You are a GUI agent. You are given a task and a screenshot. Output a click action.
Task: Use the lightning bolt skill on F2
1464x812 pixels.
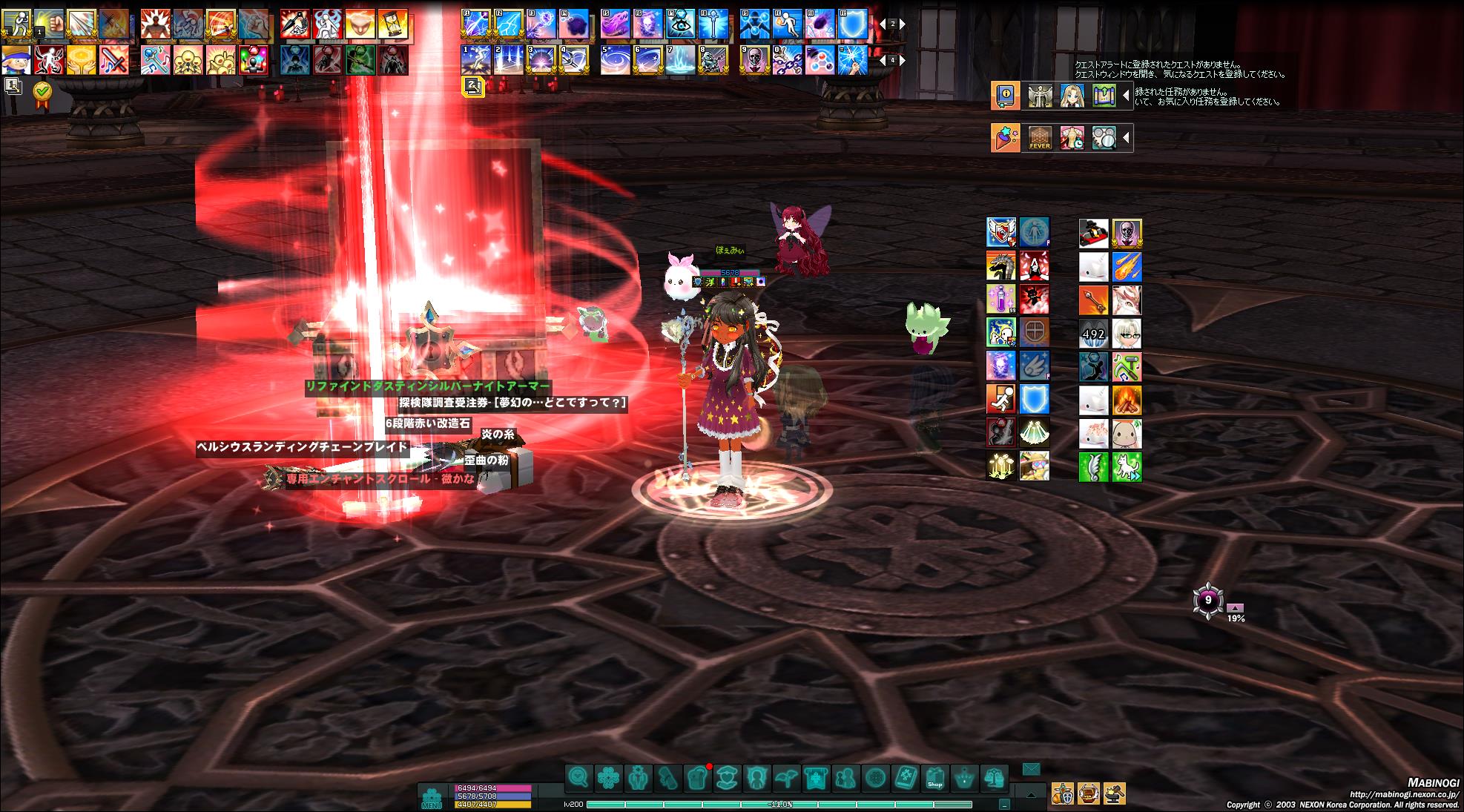click(509, 24)
